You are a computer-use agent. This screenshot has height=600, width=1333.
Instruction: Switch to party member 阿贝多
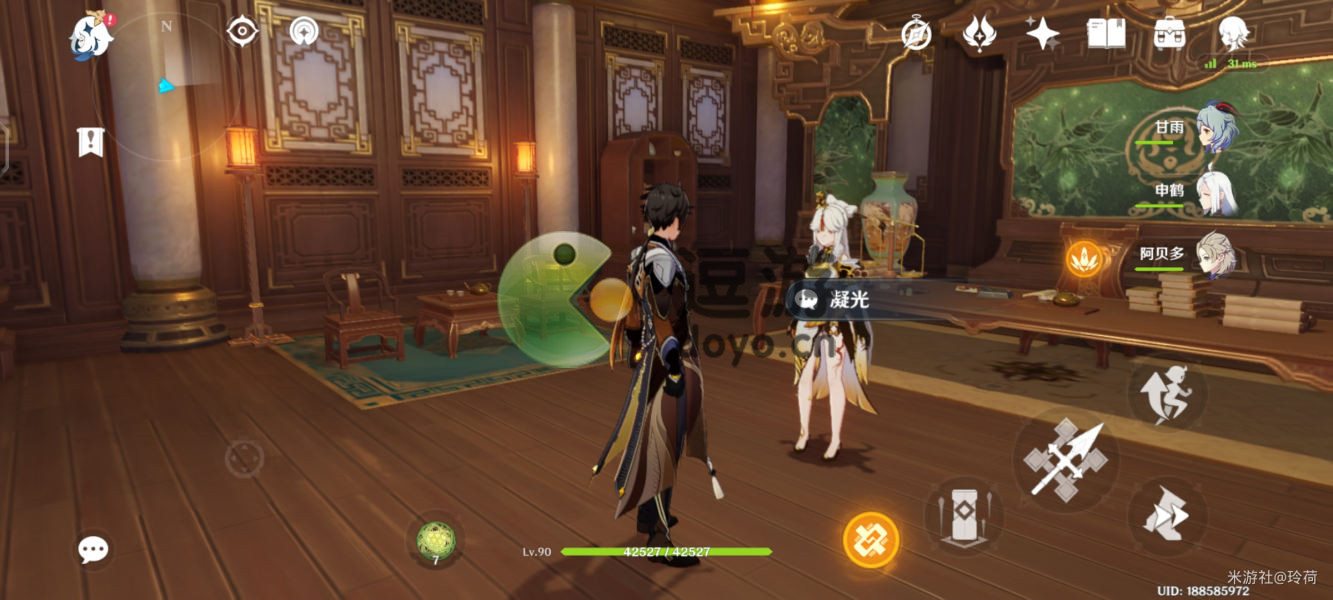pos(1216,257)
